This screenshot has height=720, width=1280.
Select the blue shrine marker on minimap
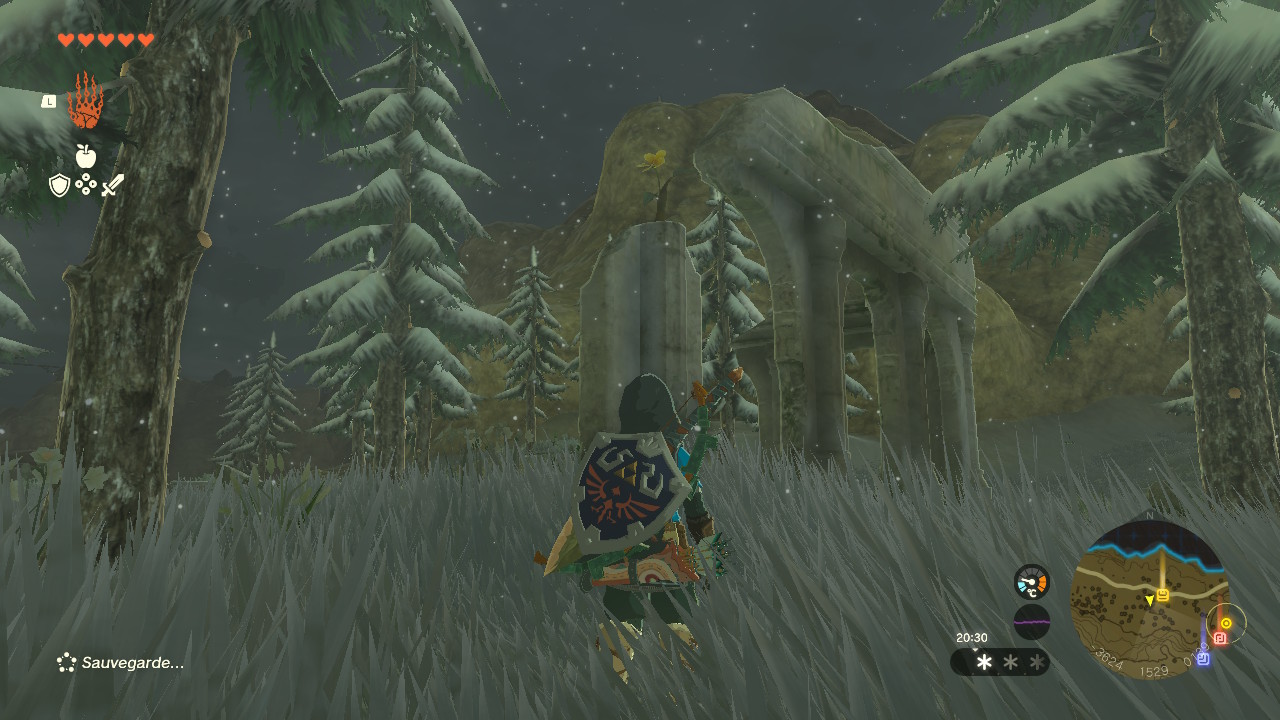[x=1203, y=659]
